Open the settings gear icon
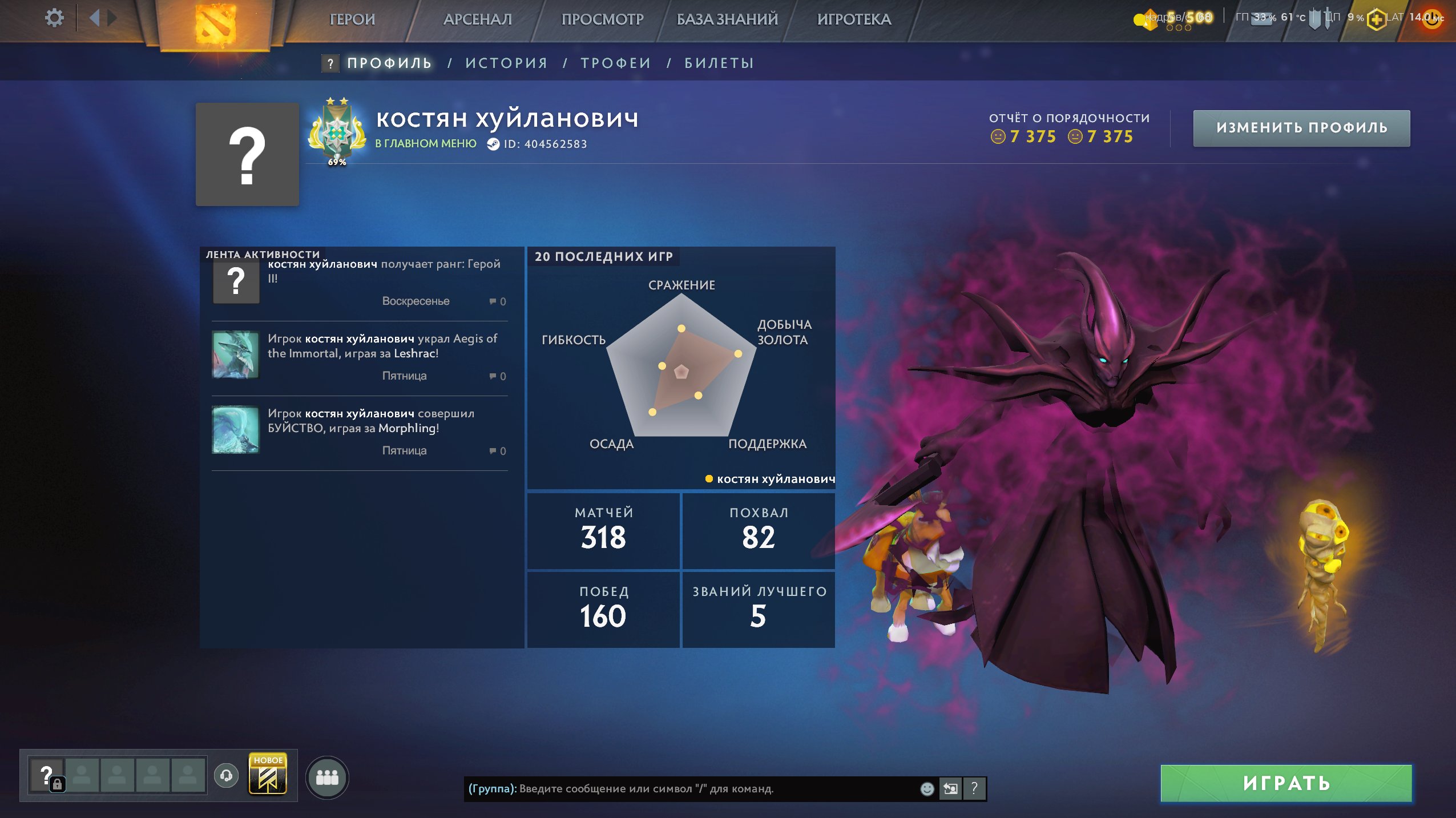 point(54,18)
